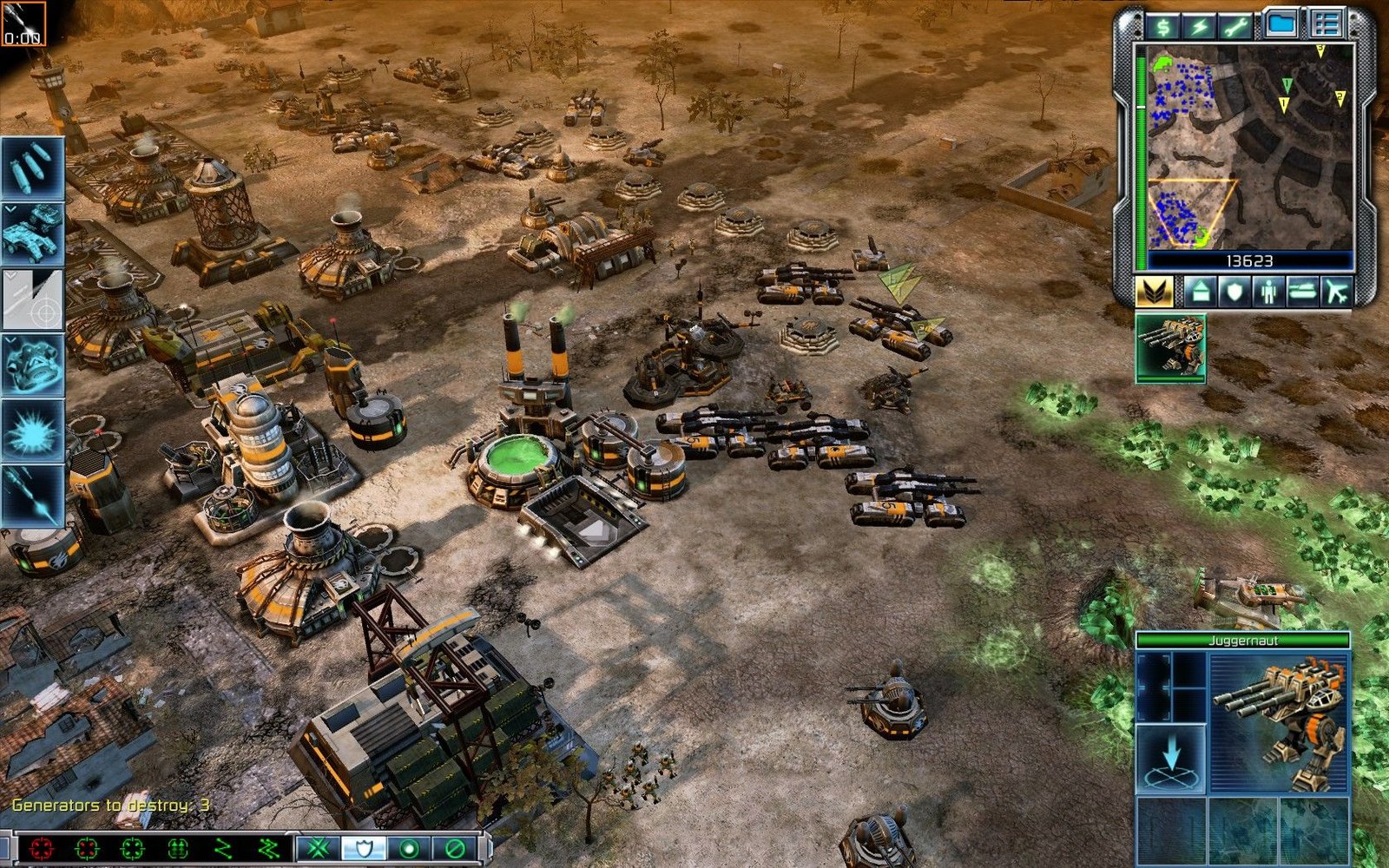Toggle the hold ground shield stance
This screenshot has height=868, width=1389.
coord(363,847)
